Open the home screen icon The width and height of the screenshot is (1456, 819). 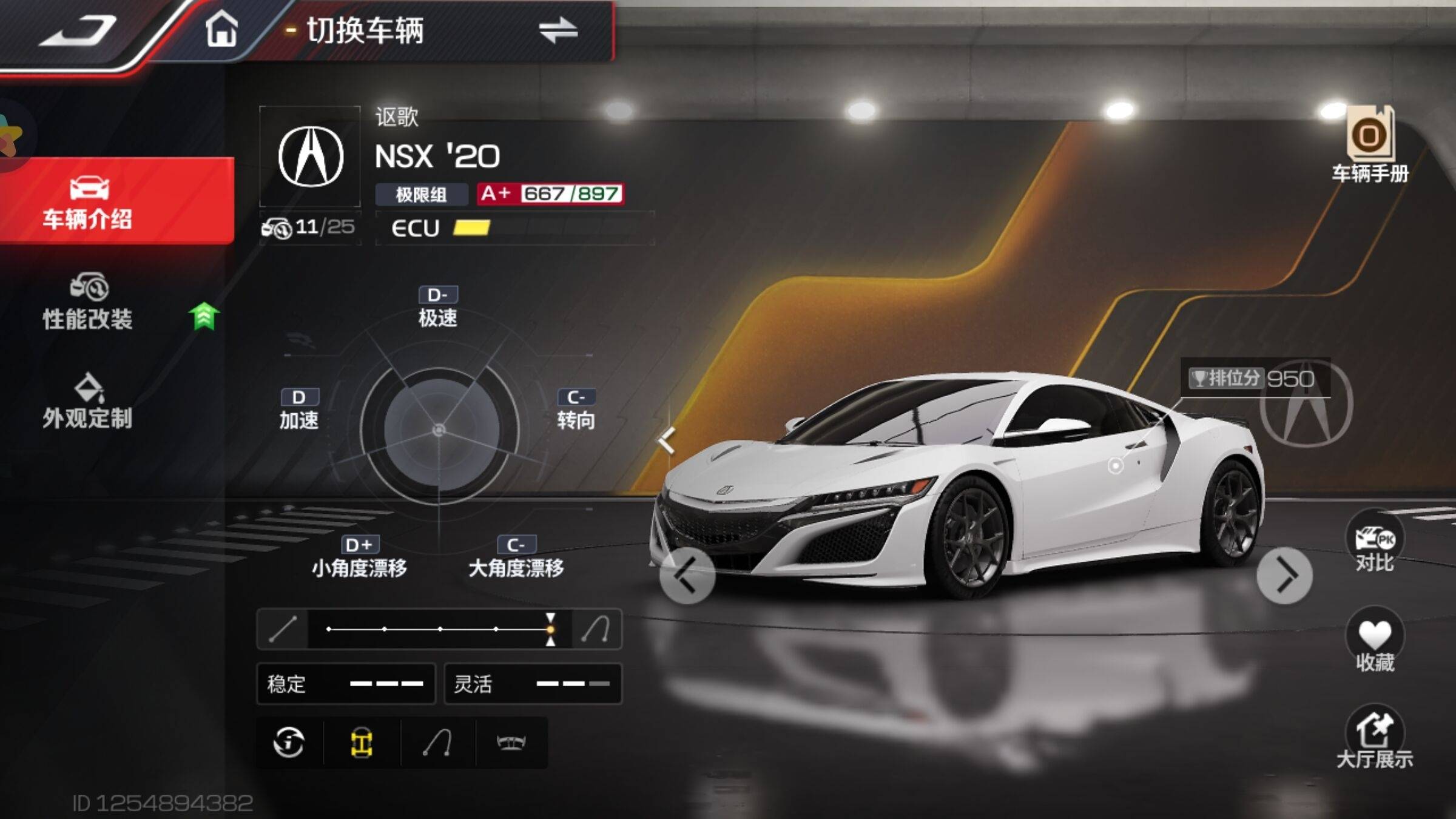coord(221,29)
